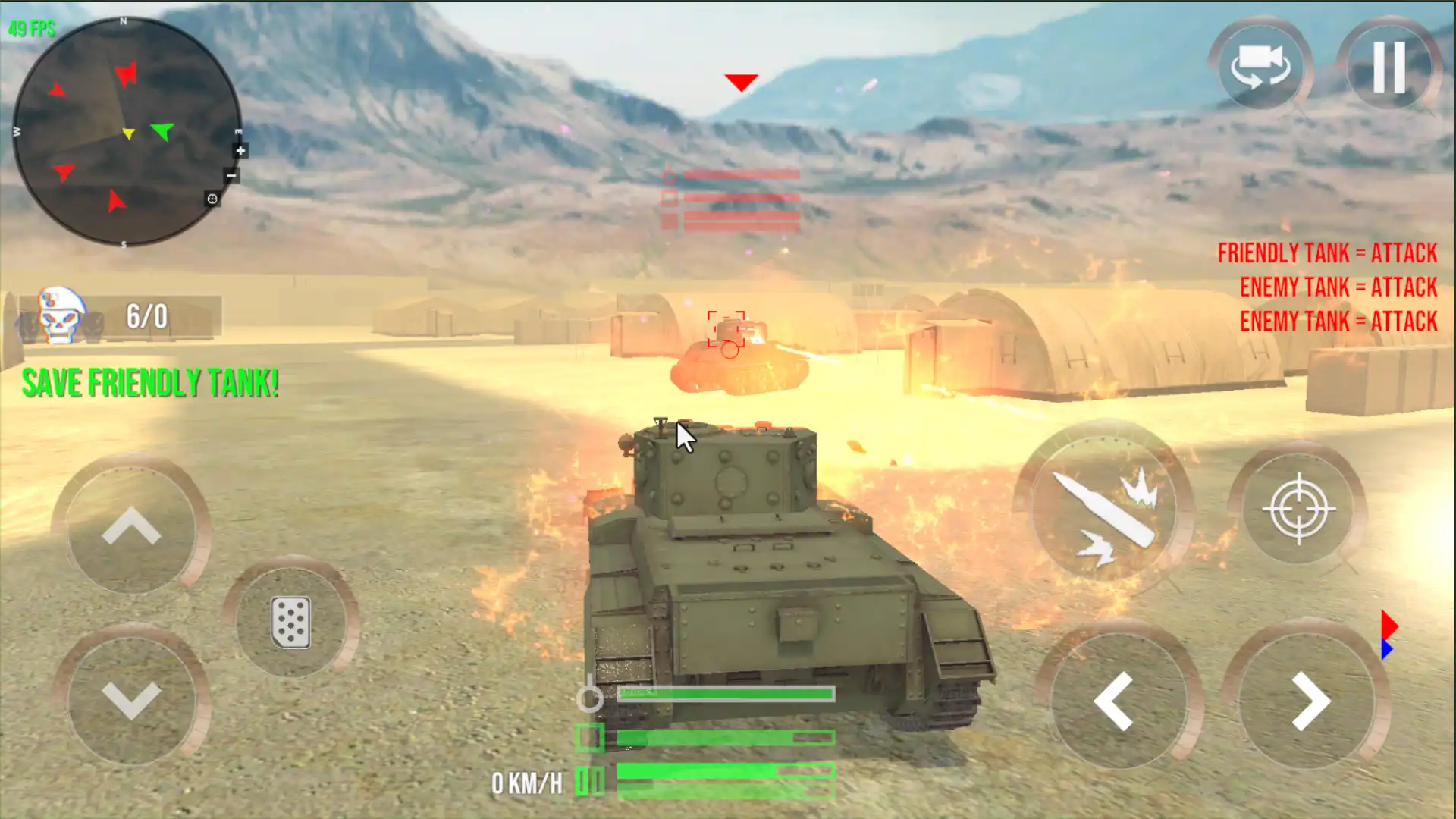Tap the forward drive arrow
The image size is (1456, 819).
click(x=131, y=526)
